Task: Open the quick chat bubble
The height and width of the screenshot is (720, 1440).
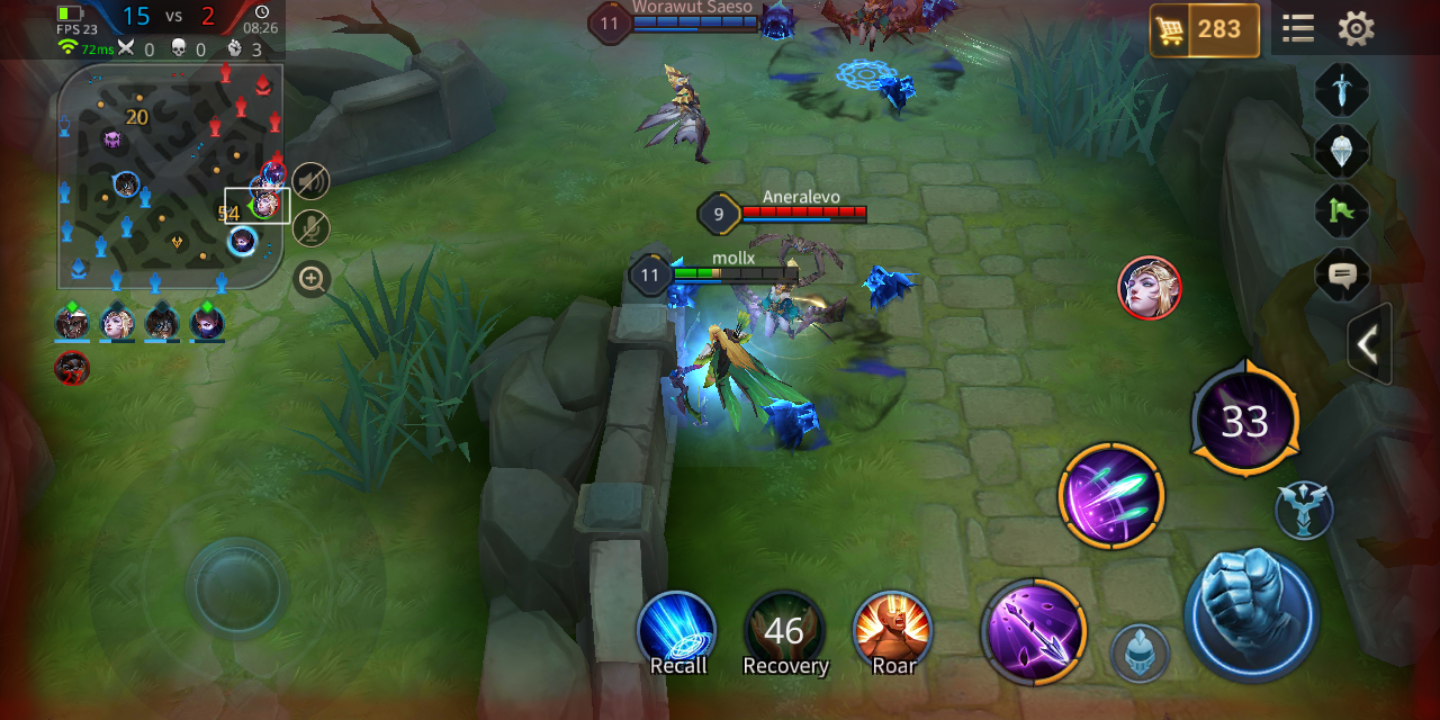Action: click(x=1341, y=273)
